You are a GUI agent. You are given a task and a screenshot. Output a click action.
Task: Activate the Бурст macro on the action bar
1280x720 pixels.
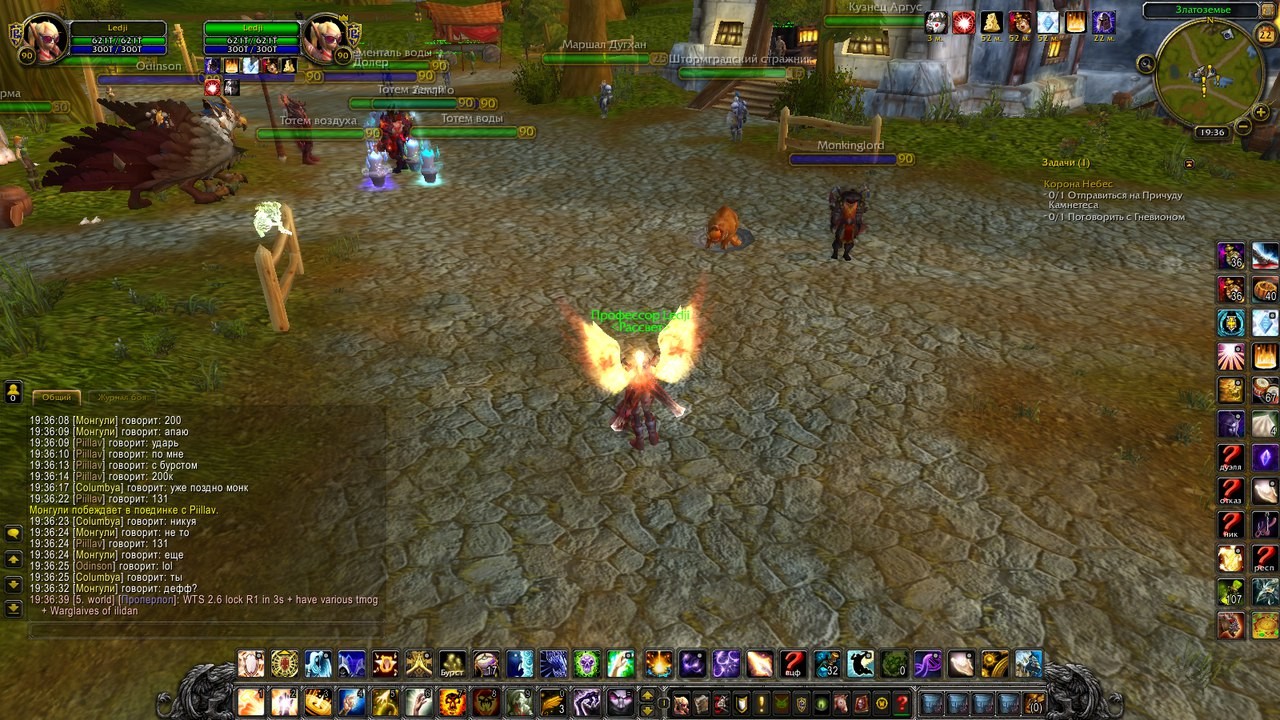(453, 664)
